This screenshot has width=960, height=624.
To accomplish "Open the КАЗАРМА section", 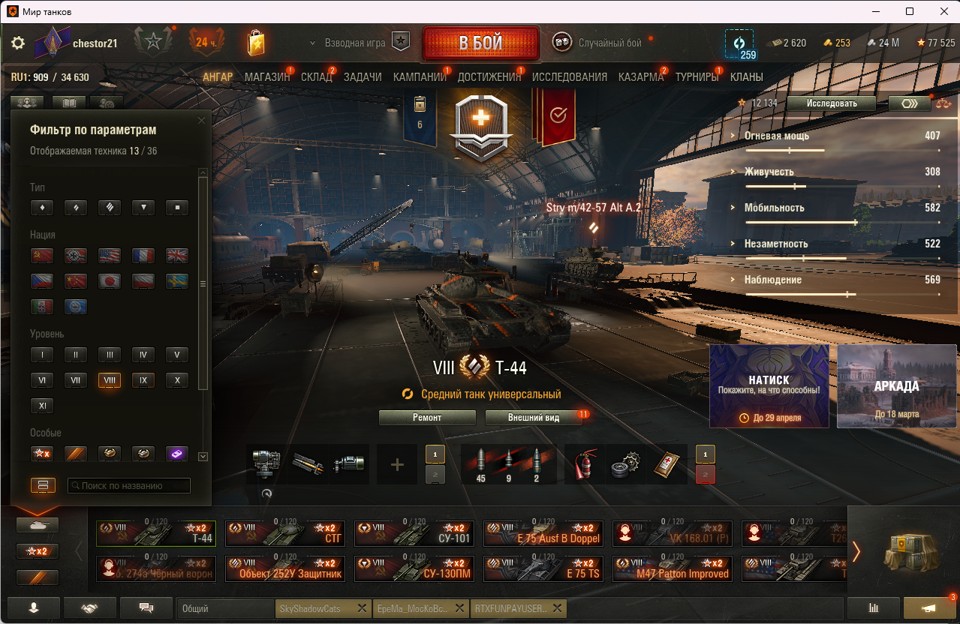I will tap(640, 77).
